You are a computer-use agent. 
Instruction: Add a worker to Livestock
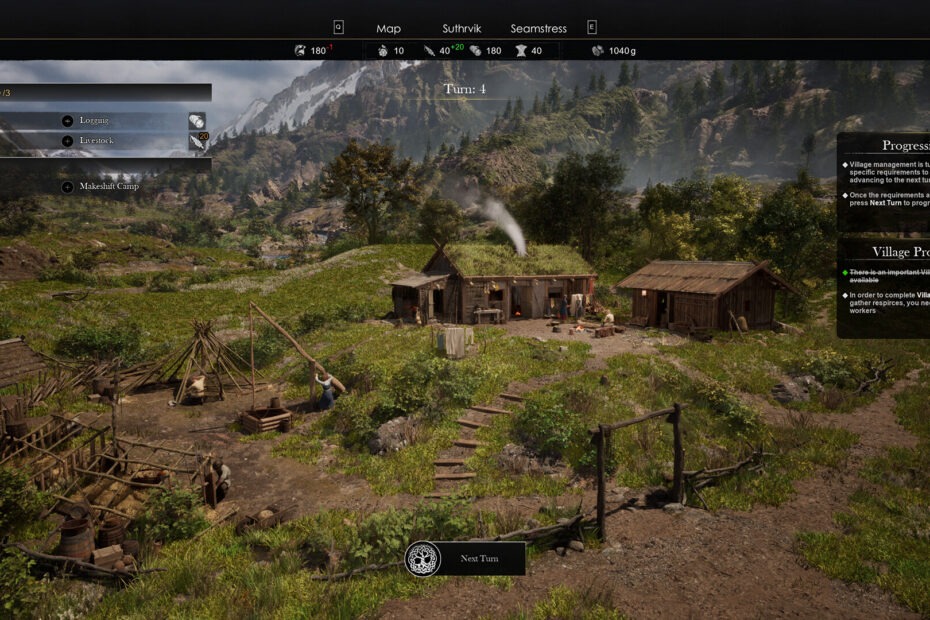pyautogui.click(x=67, y=141)
